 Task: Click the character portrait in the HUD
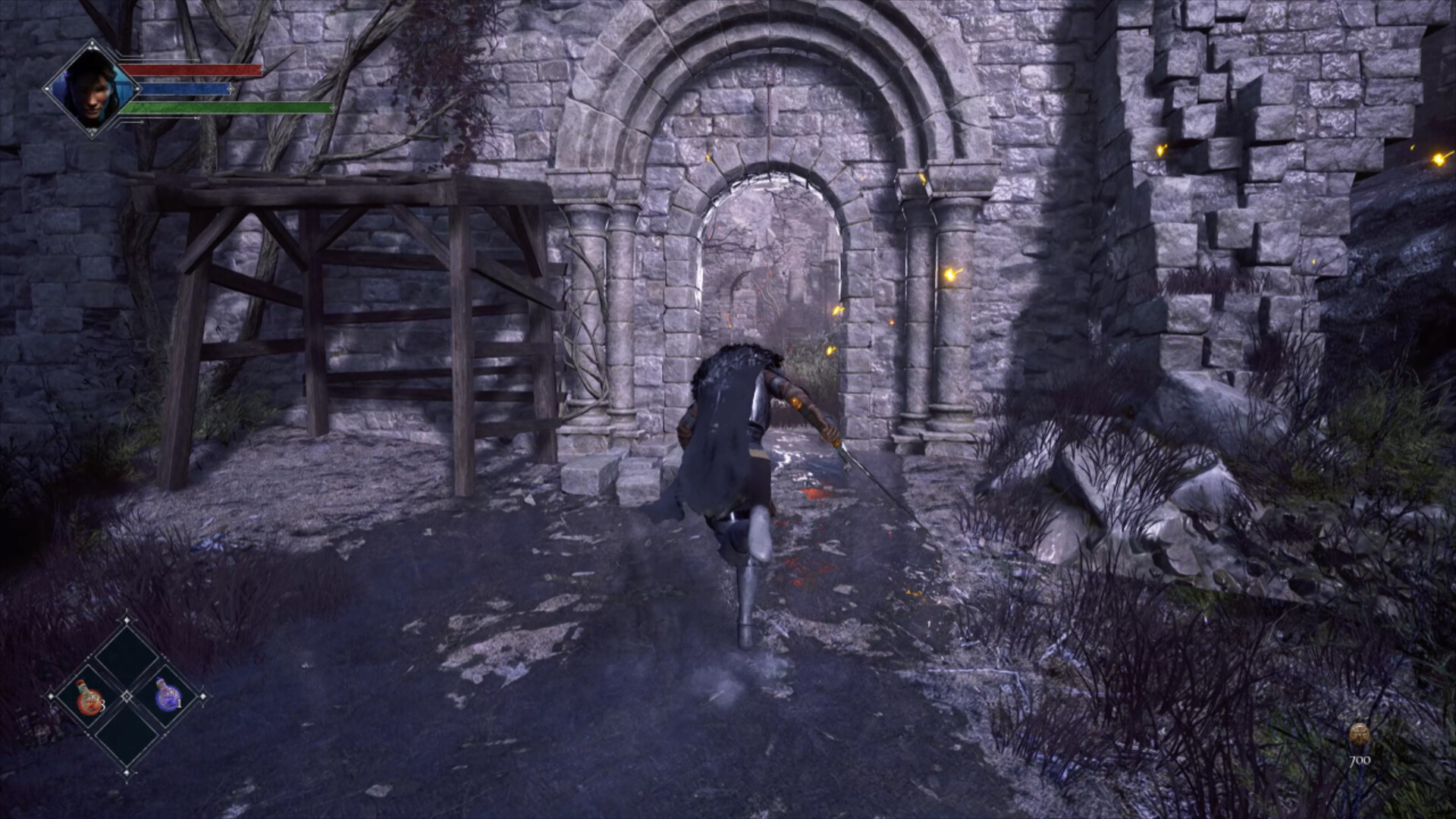(x=92, y=88)
